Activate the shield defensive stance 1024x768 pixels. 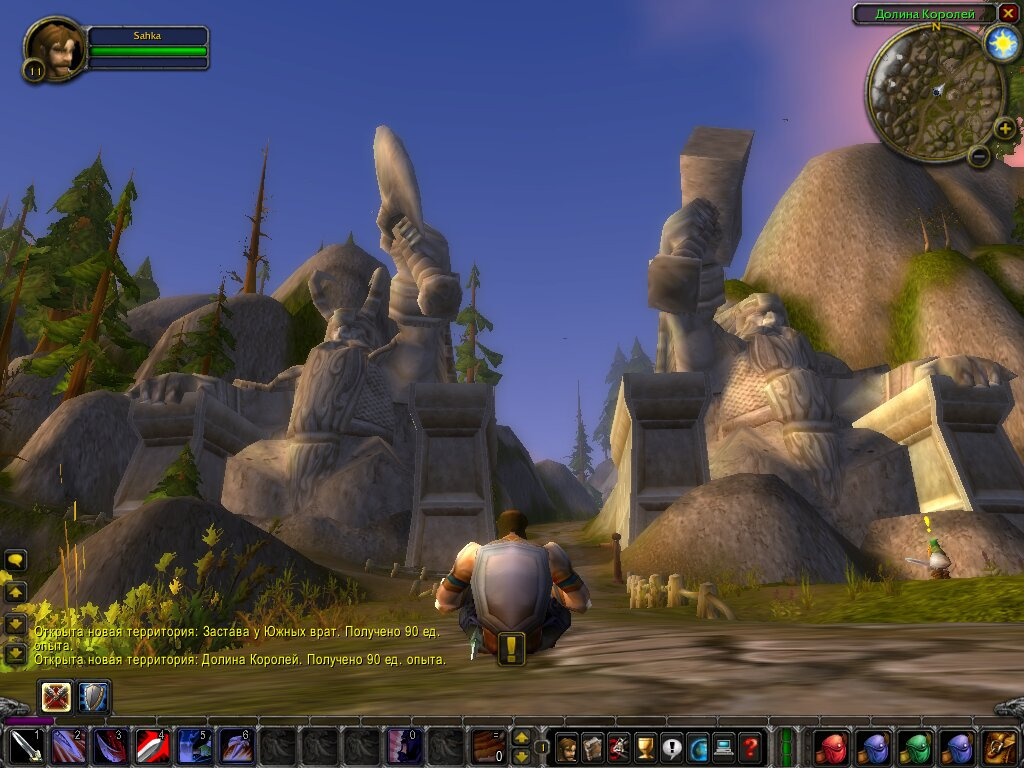tap(94, 697)
